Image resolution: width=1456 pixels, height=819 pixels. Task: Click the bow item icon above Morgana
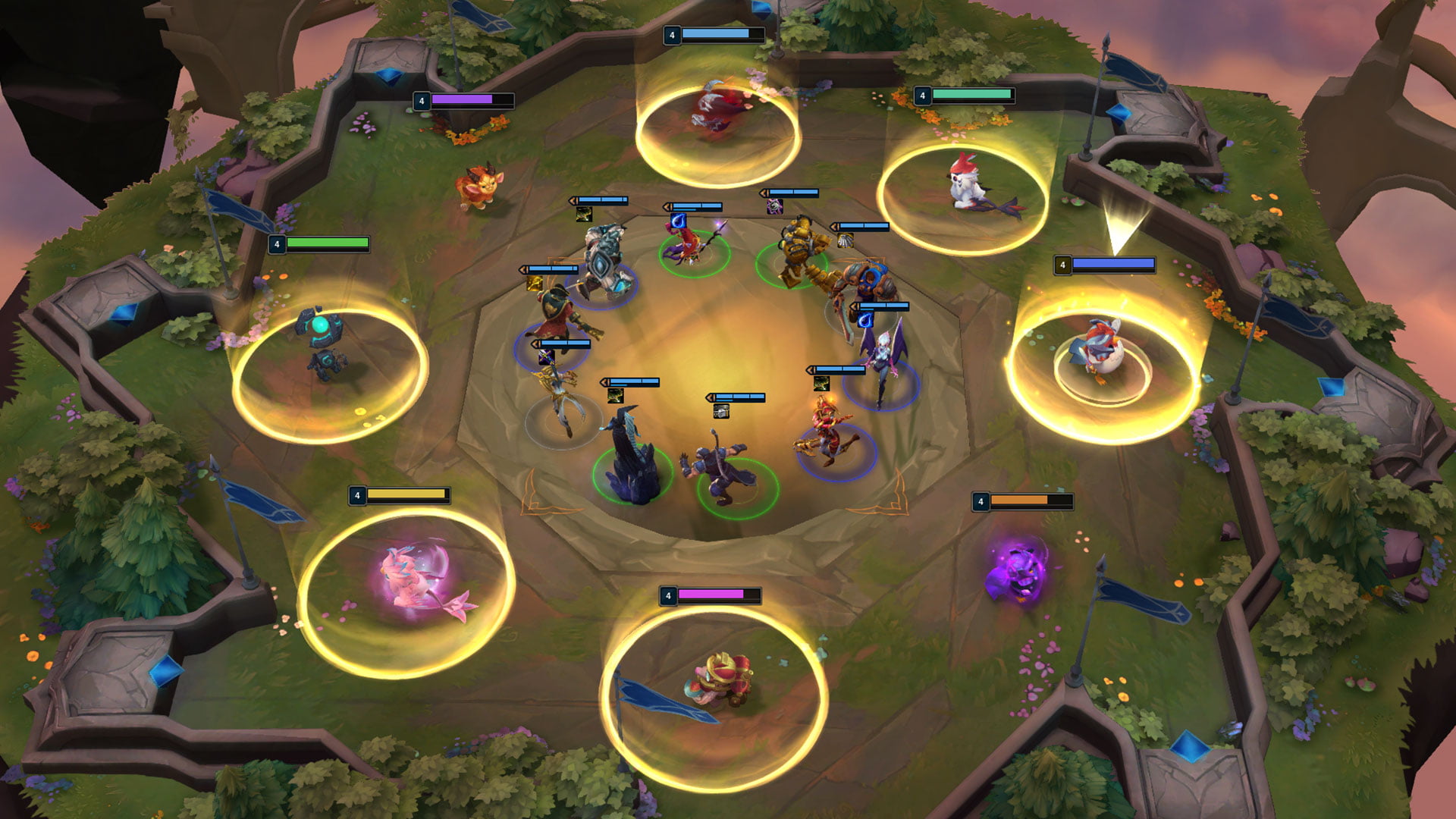(821, 384)
